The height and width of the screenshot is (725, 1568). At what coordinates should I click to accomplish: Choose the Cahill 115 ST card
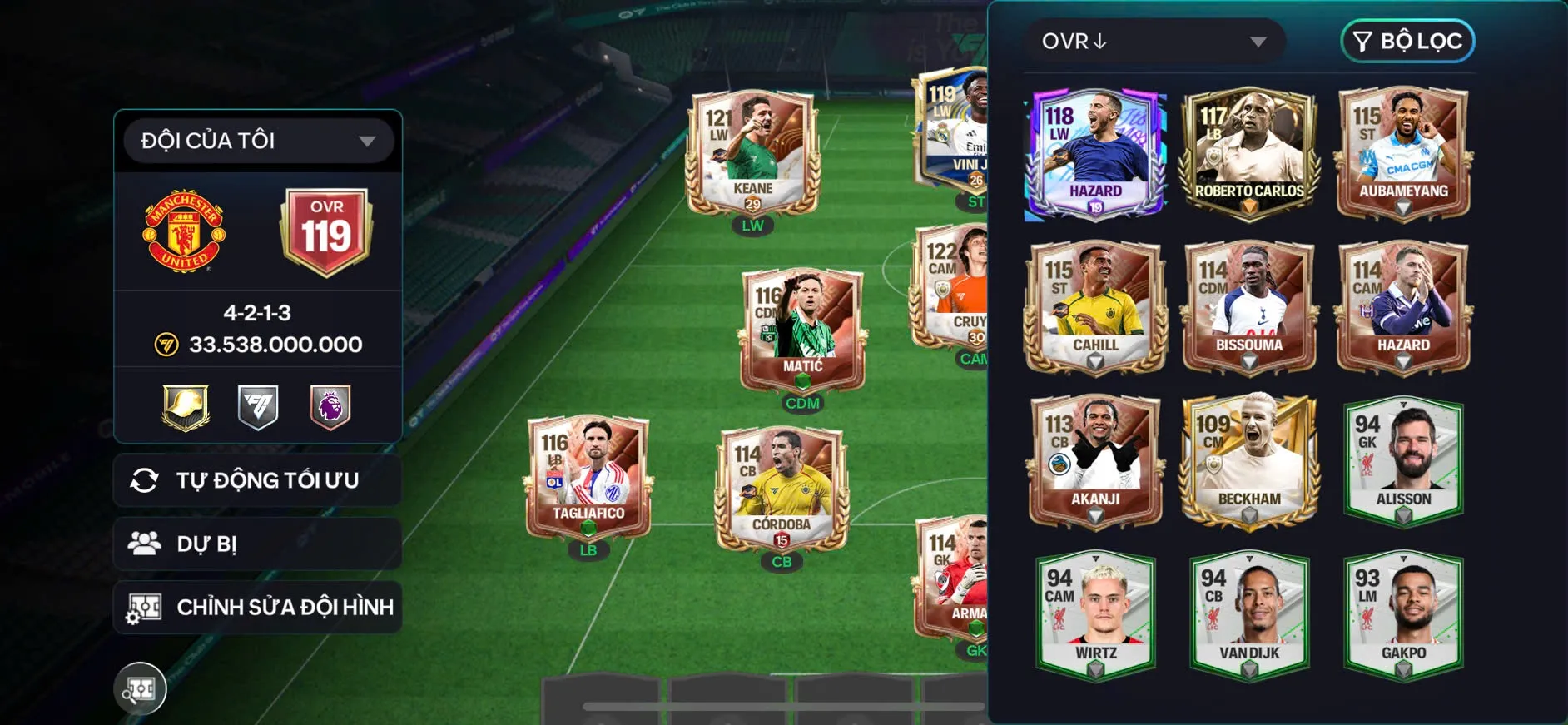pyautogui.click(x=1095, y=308)
